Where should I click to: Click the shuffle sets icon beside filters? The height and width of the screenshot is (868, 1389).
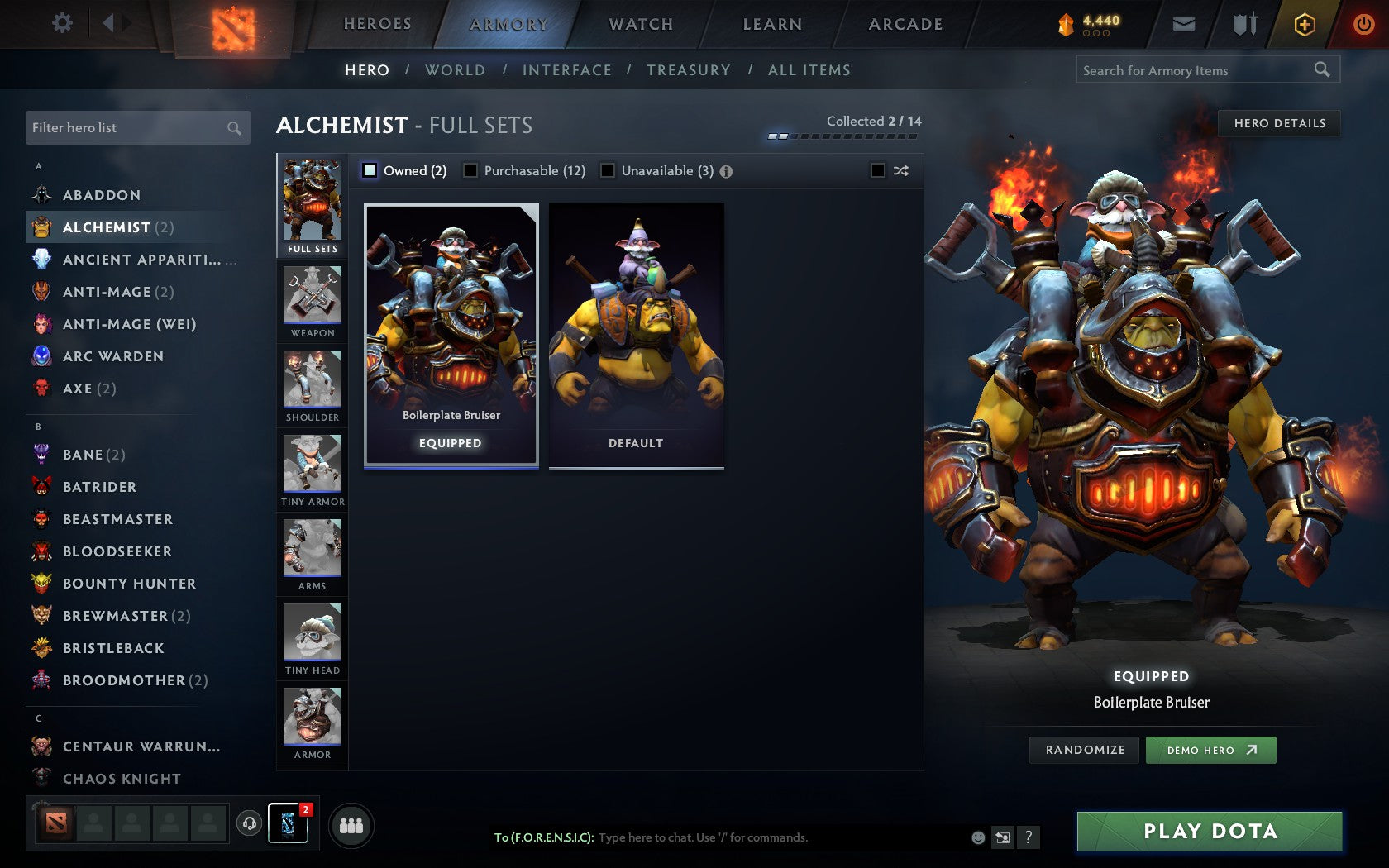(901, 171)
